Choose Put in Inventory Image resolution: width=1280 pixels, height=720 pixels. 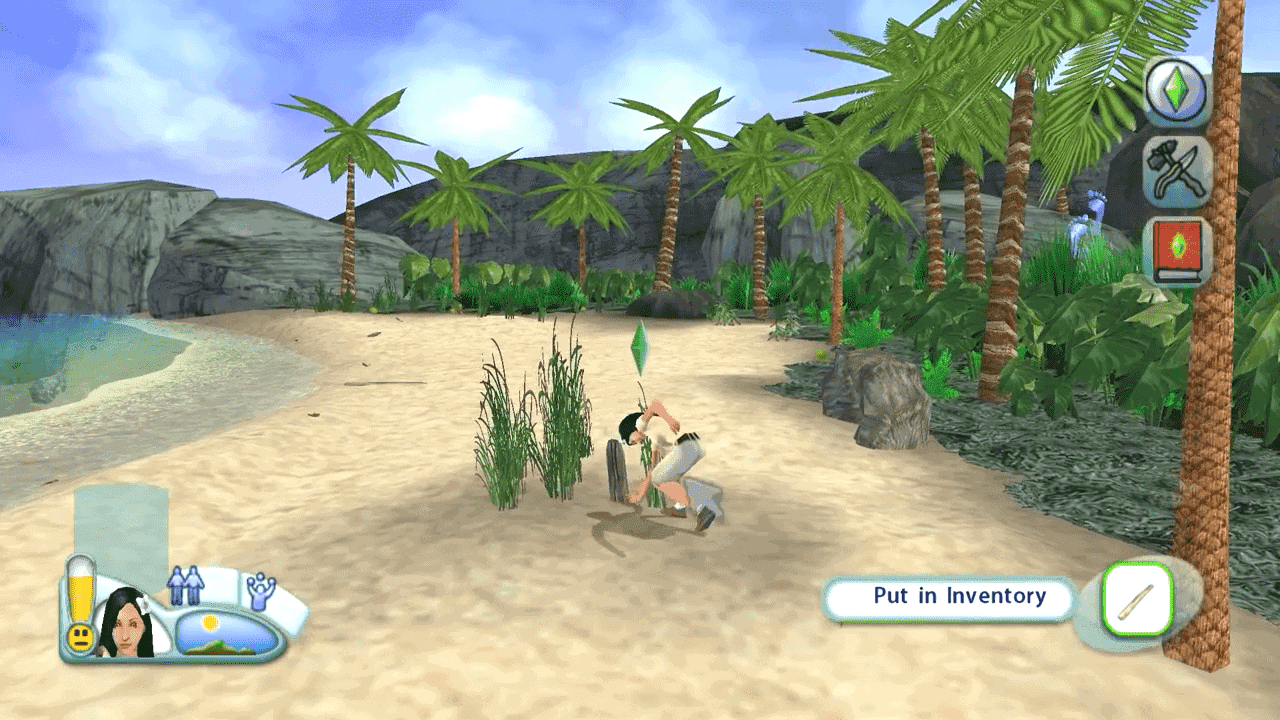[946, 597]
